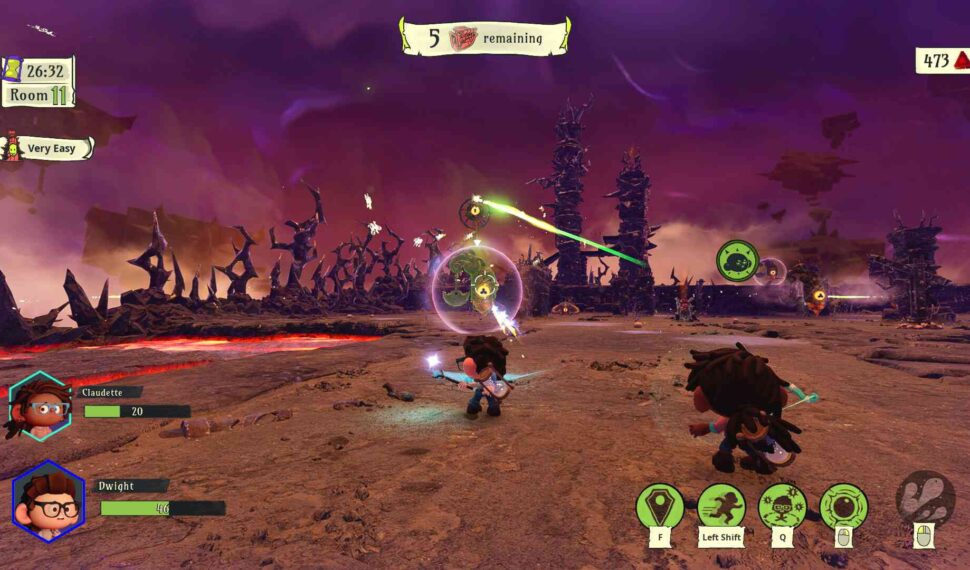Use the running dash ability
The height and width of the screenshot is (570, 970).
[x=721, y=506]
